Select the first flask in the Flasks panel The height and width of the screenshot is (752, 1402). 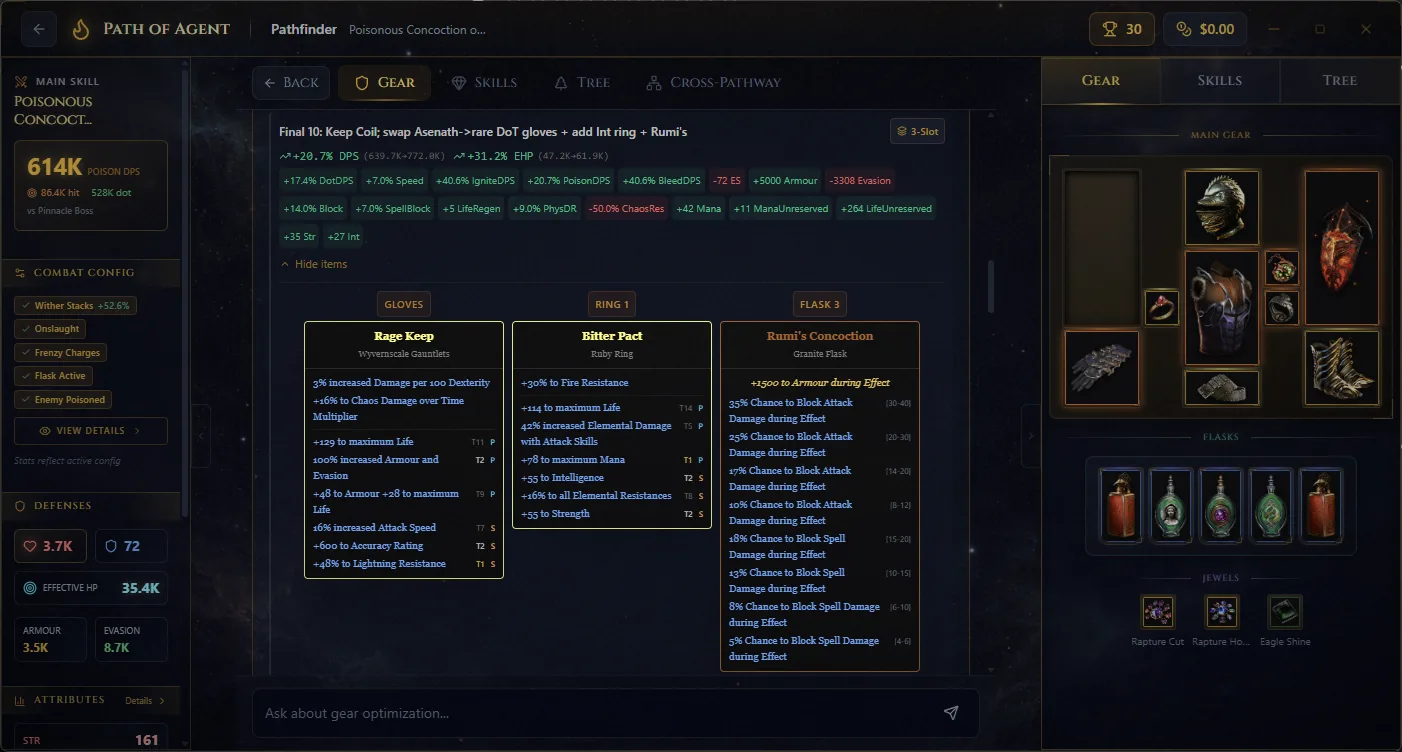click(x=1121, y=505)
